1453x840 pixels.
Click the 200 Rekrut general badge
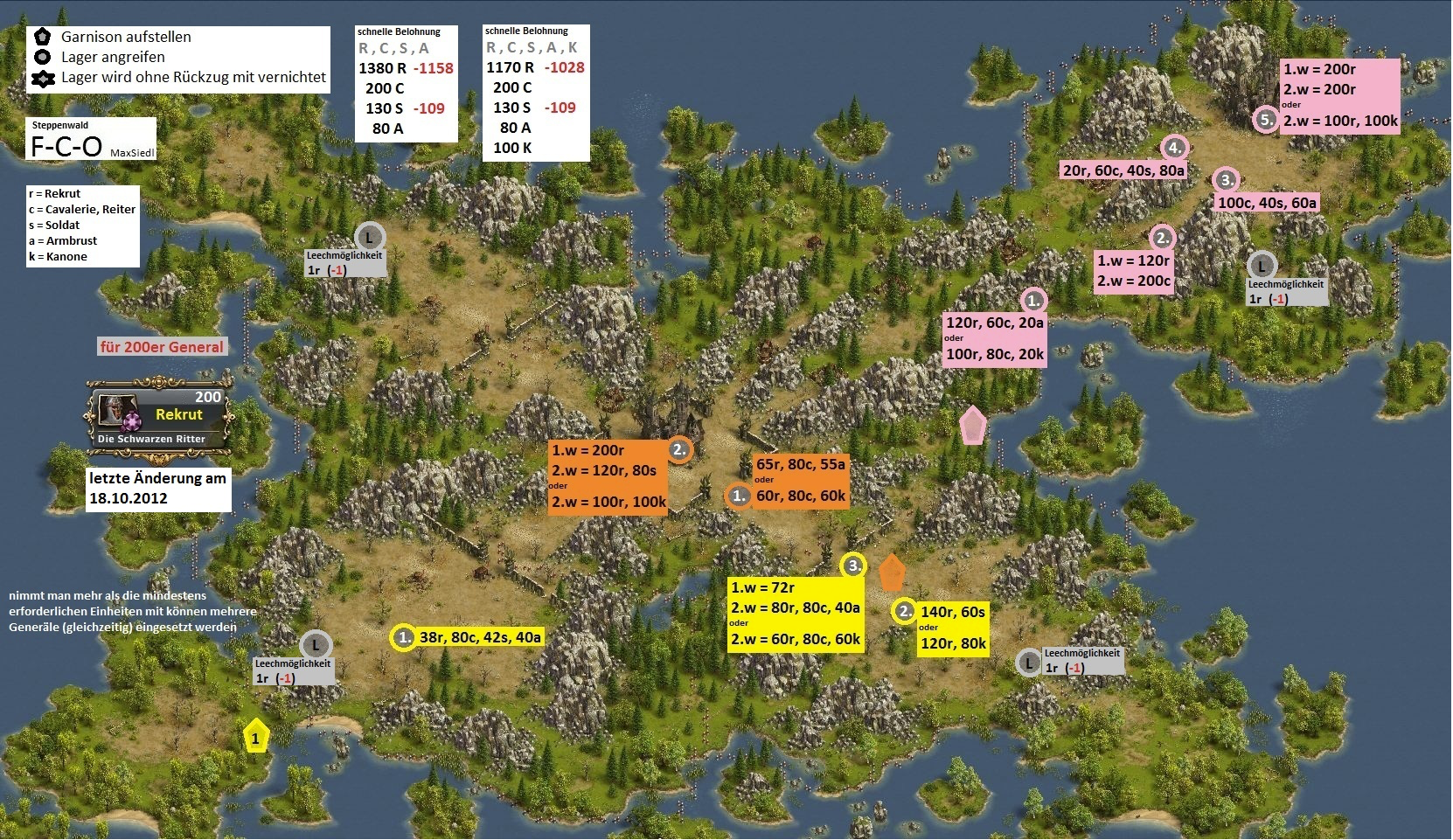click(x=161, y=416)
